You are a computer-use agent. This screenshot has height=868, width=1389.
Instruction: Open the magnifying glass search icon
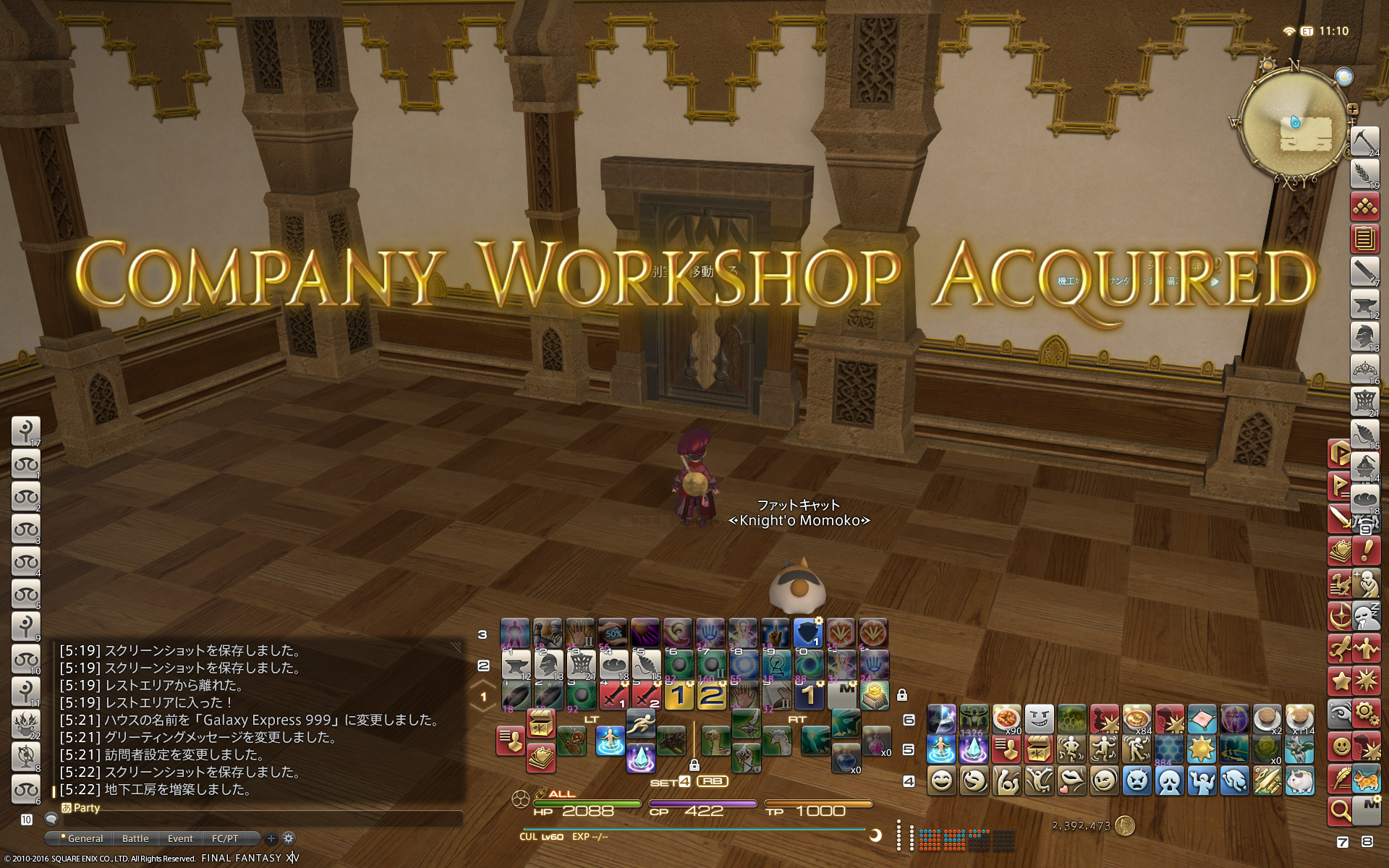1341,811
